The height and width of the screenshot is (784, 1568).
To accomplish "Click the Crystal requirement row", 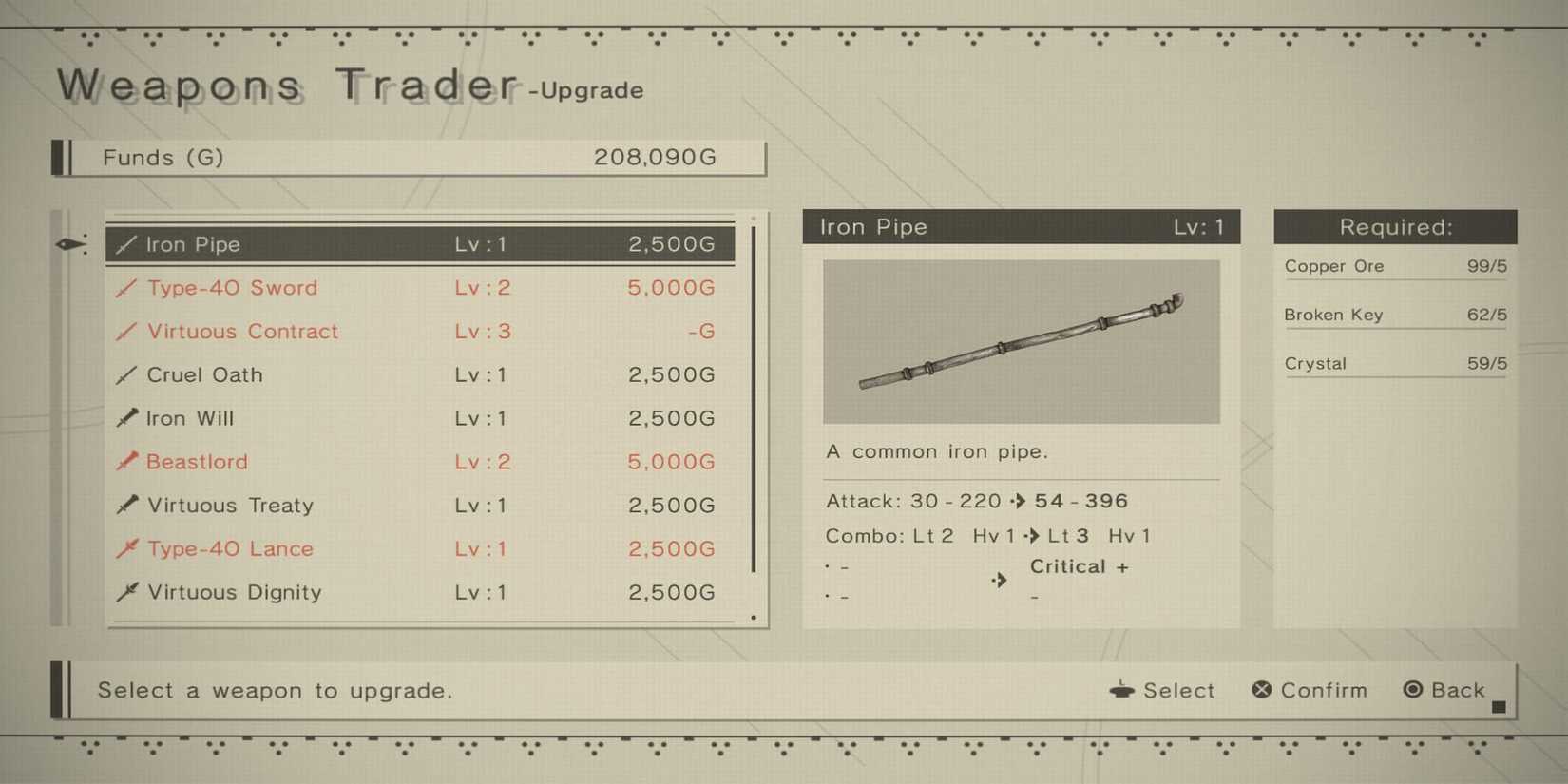I will tap(1394, 363).
